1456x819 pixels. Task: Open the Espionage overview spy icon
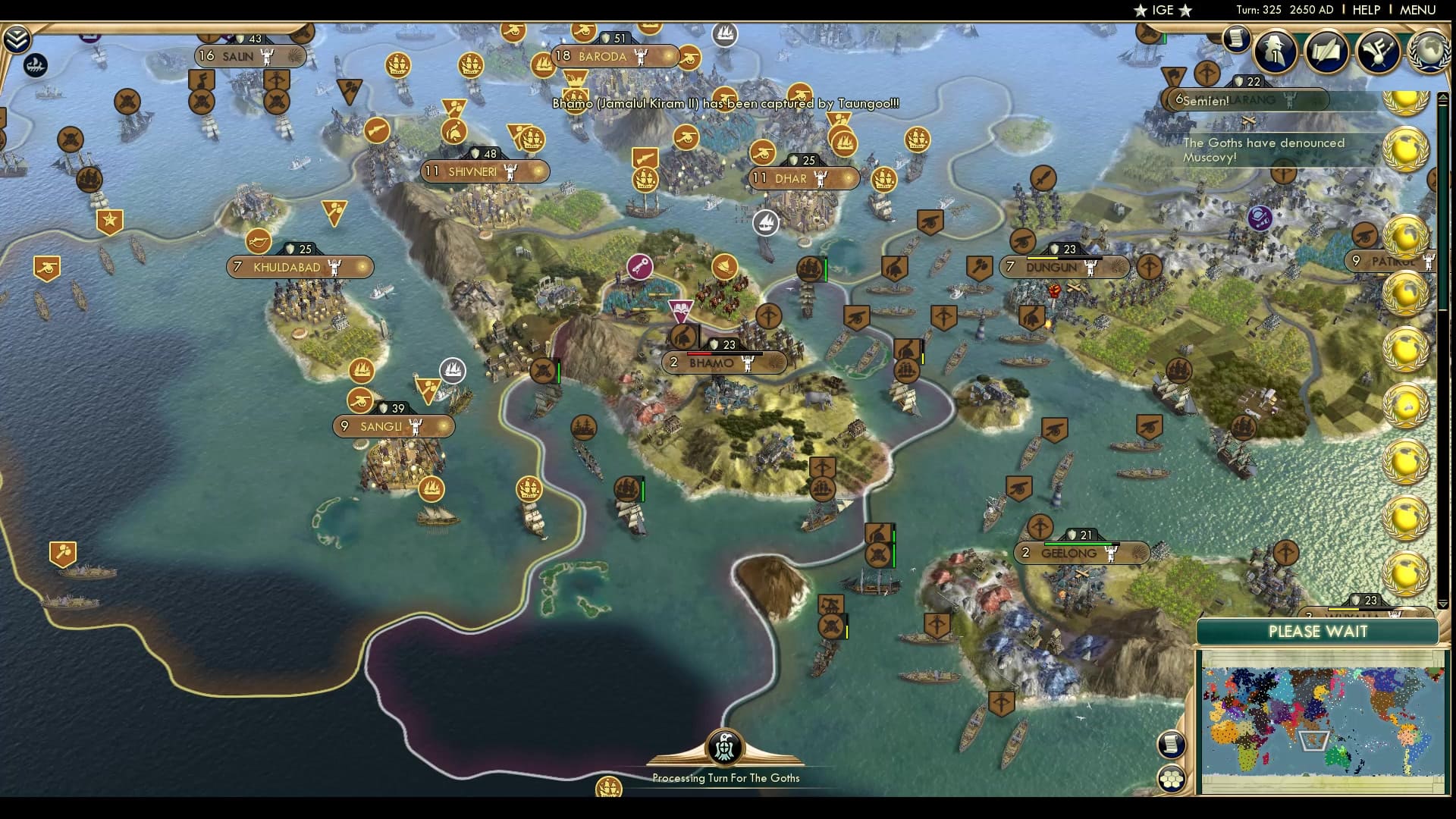pos(1276,52)
